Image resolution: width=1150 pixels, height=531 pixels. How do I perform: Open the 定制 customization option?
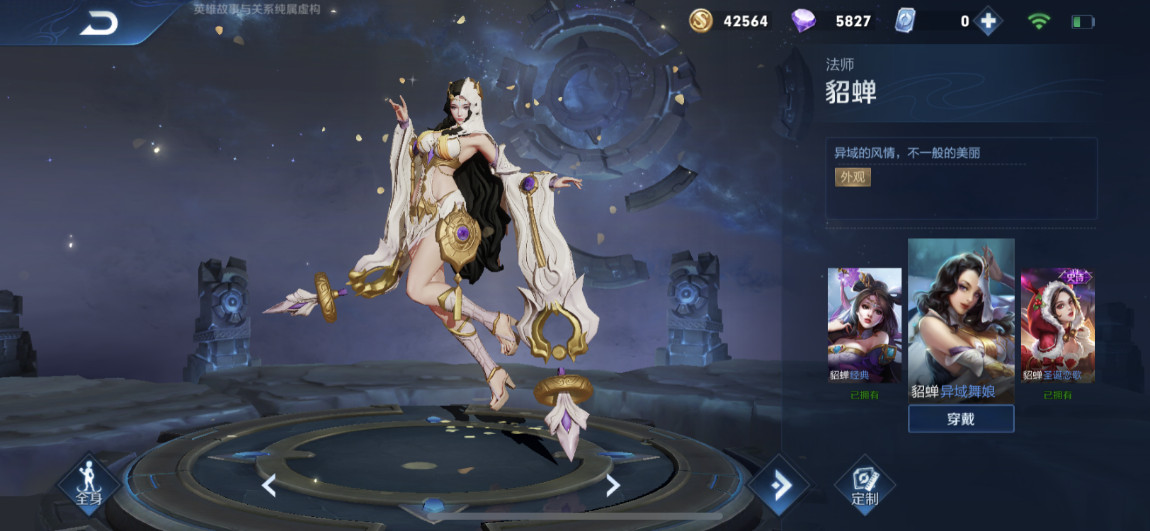point(864,486)
